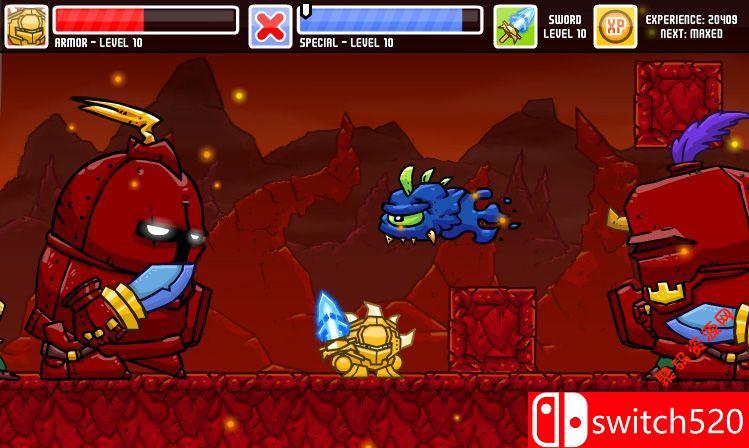Select the gold armor helmet icon
This screenshot has width=749, height=448.
point(26,26)
